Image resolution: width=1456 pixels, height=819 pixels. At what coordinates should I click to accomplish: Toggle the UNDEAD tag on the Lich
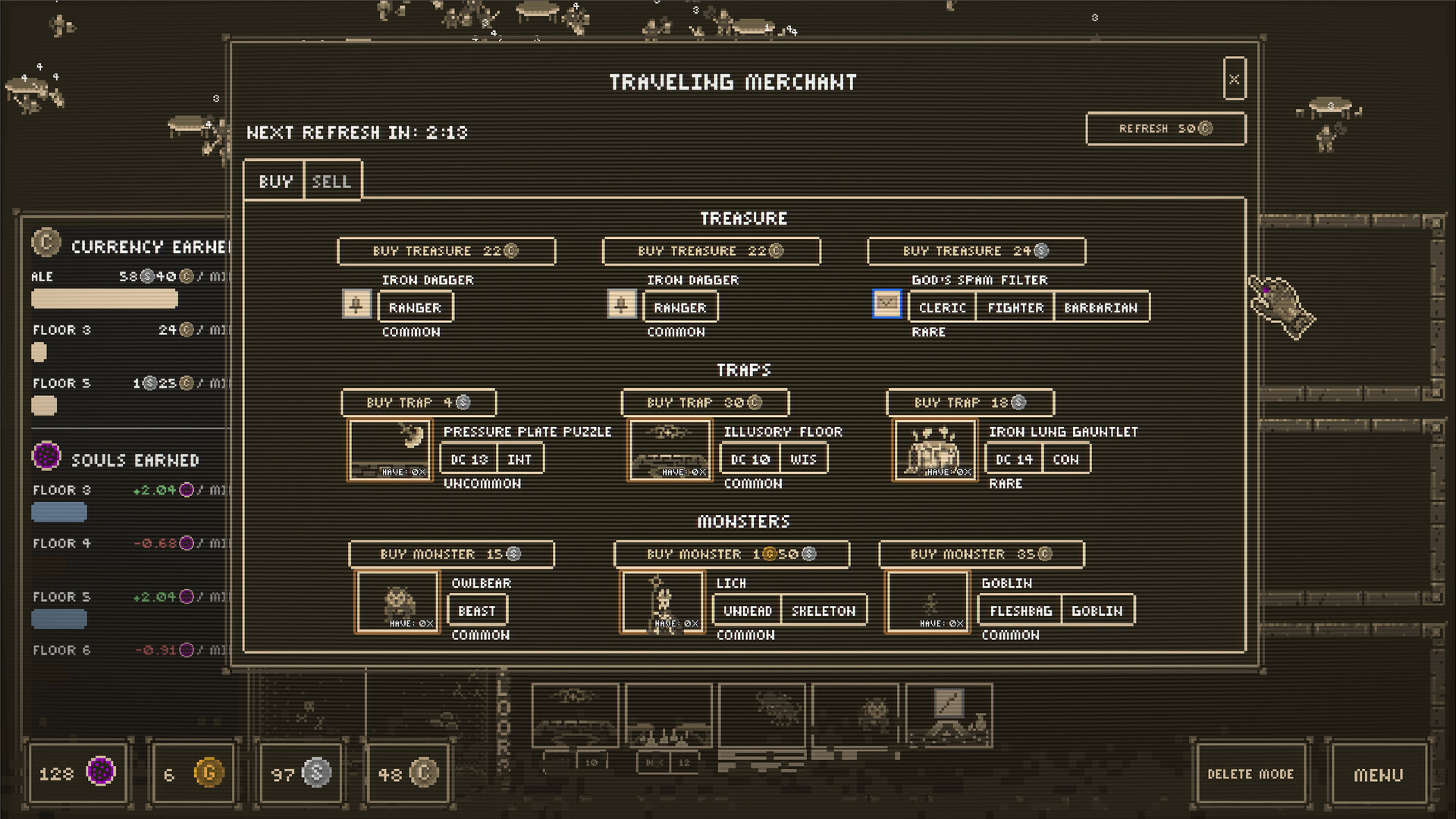coord(745,610)
